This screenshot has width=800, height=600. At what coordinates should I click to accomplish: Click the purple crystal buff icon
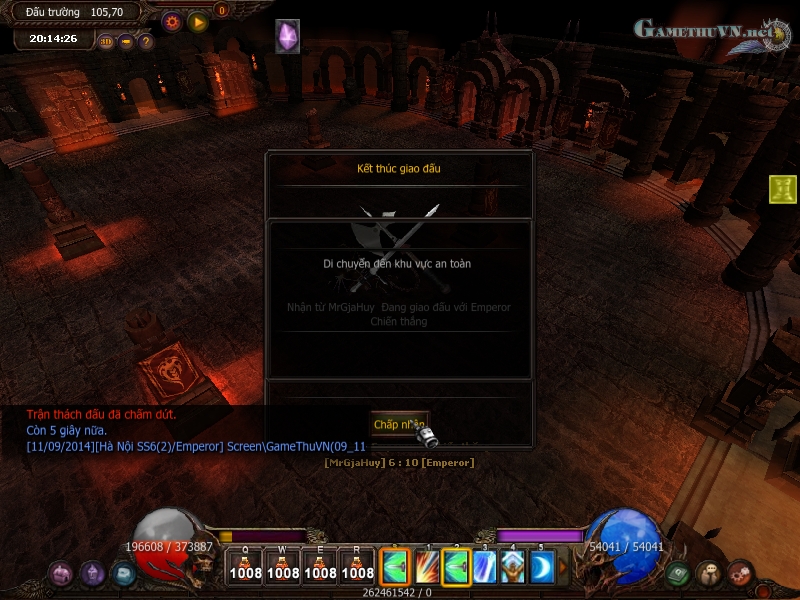[288, 37]
